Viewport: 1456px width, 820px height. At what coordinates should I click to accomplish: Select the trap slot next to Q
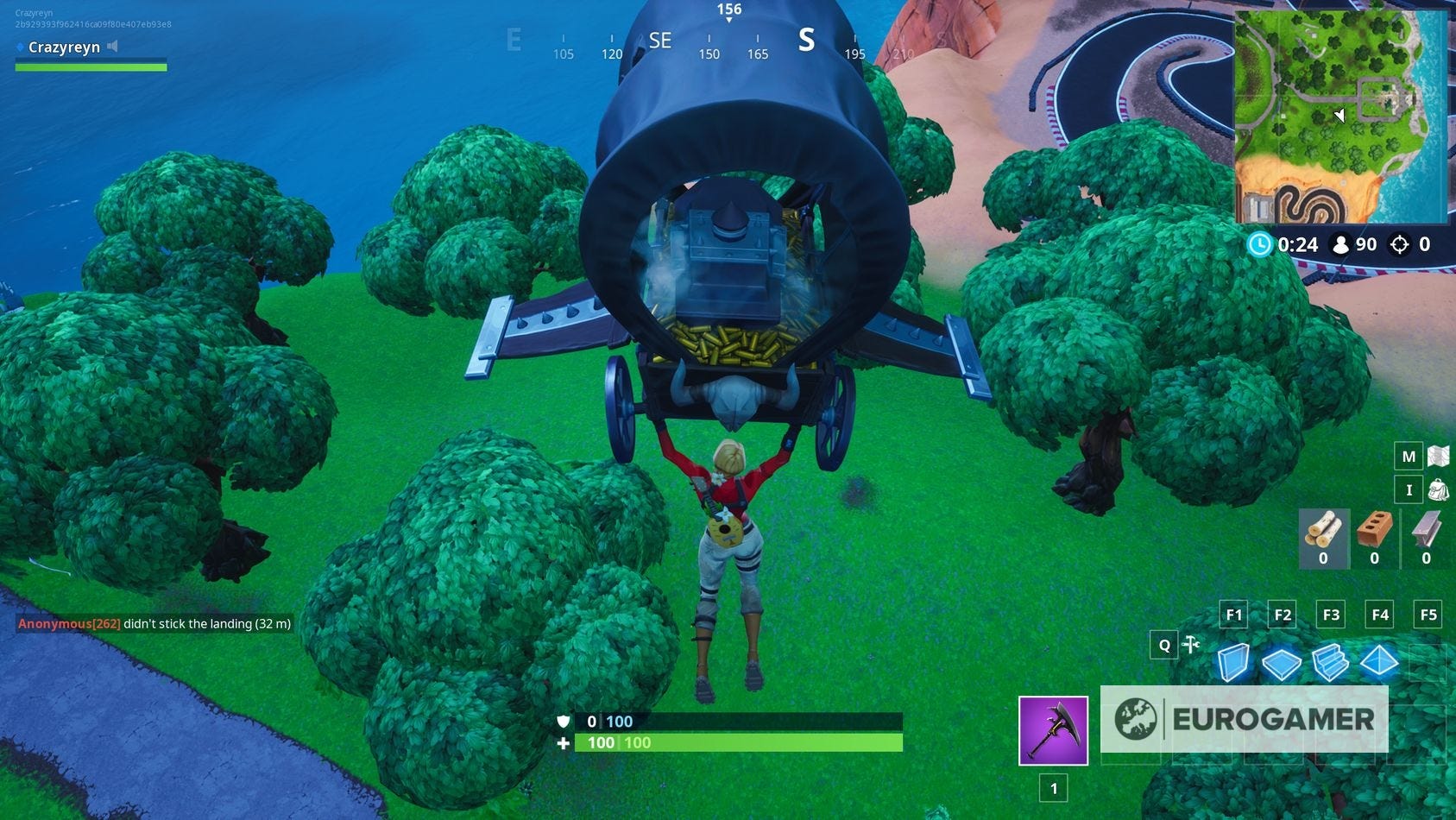[1193, 645]
